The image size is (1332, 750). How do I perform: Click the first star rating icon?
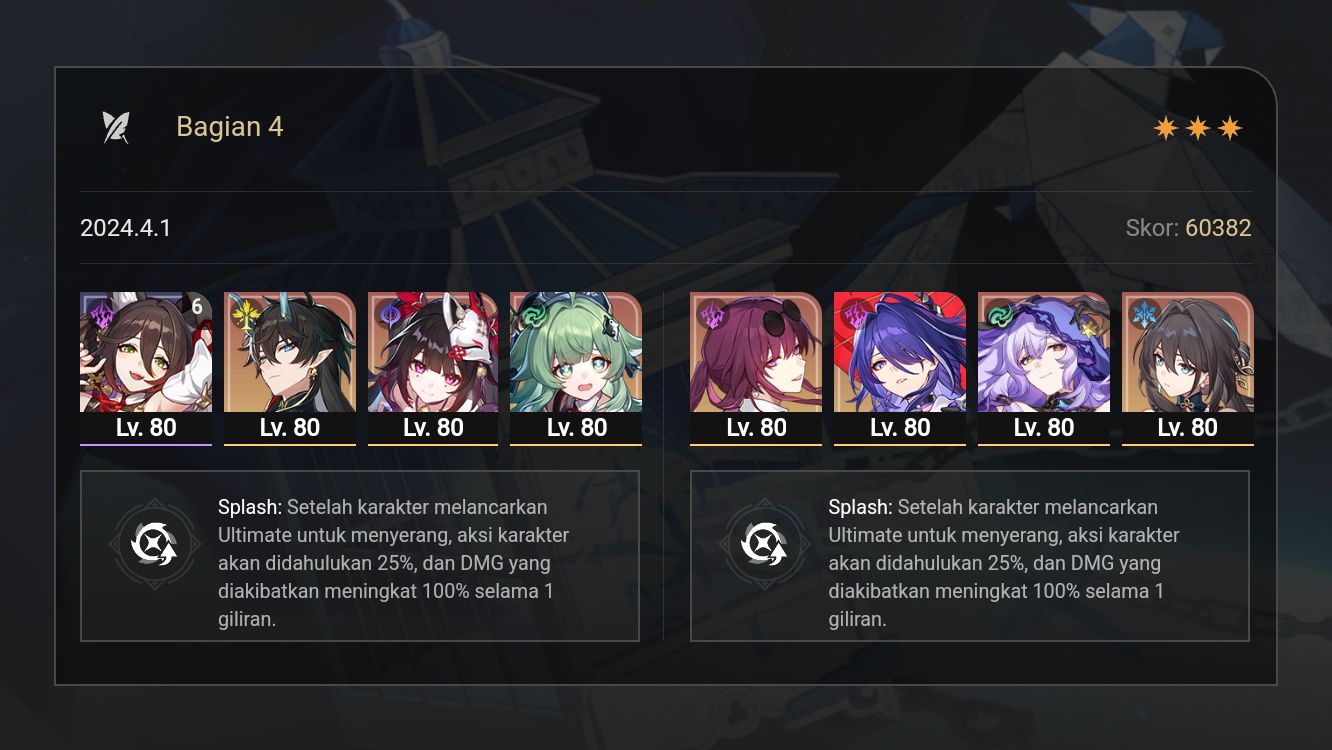pos(1166,127)
